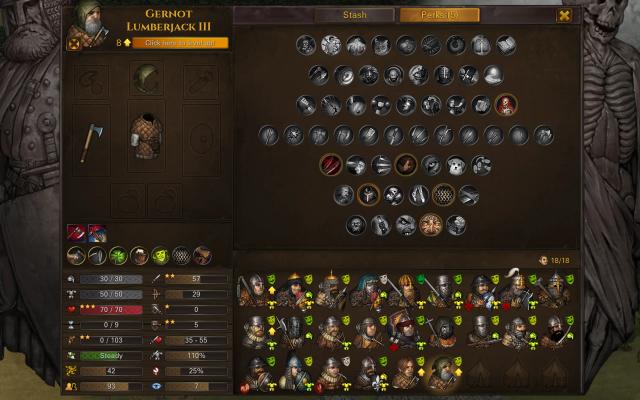The width and height of the screenshot is (640, 400).
Task: Select the green hood helmet slot
Action: click(x=147, y=80)
